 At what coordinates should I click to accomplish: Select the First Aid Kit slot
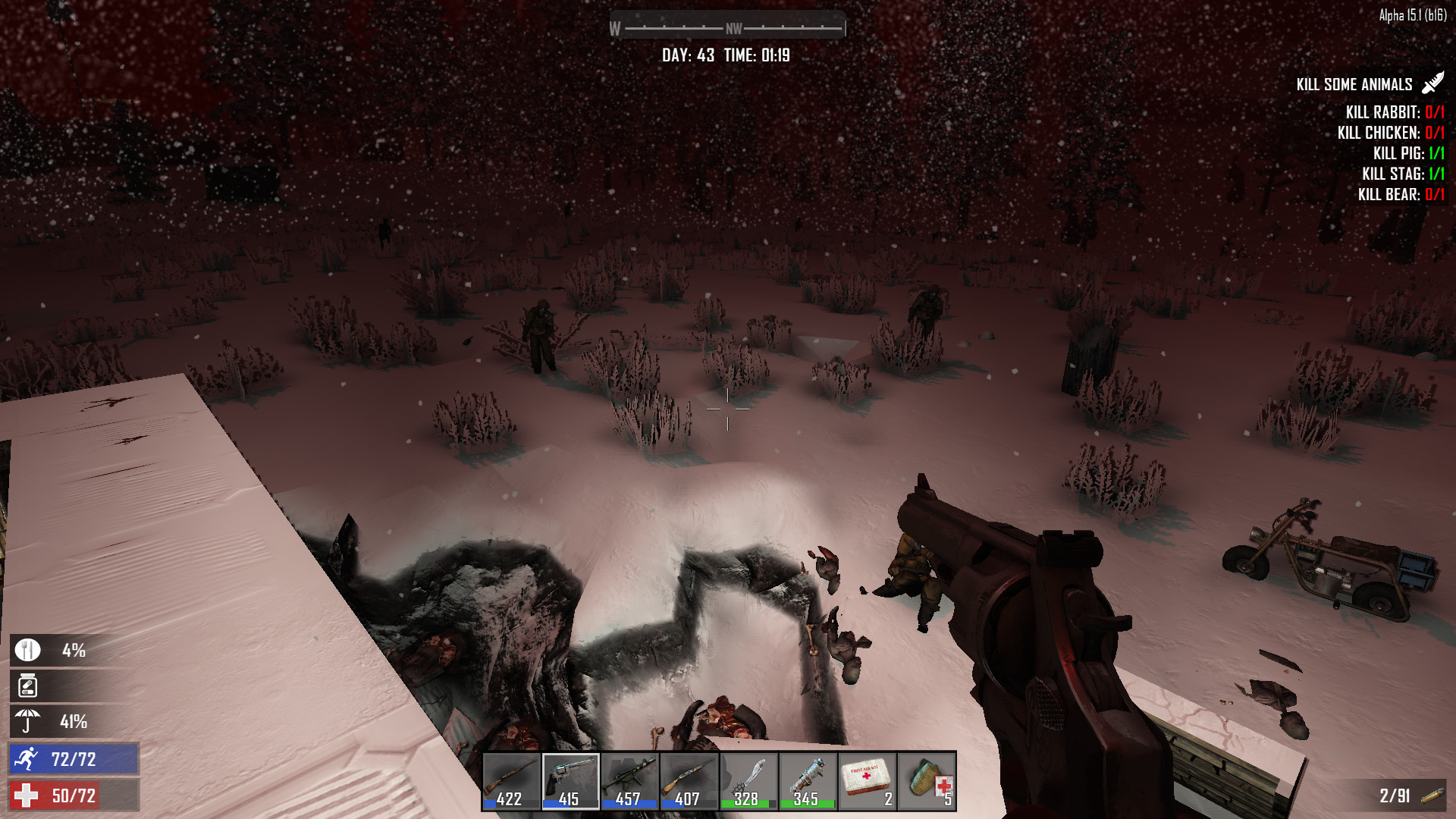[867, 781]
